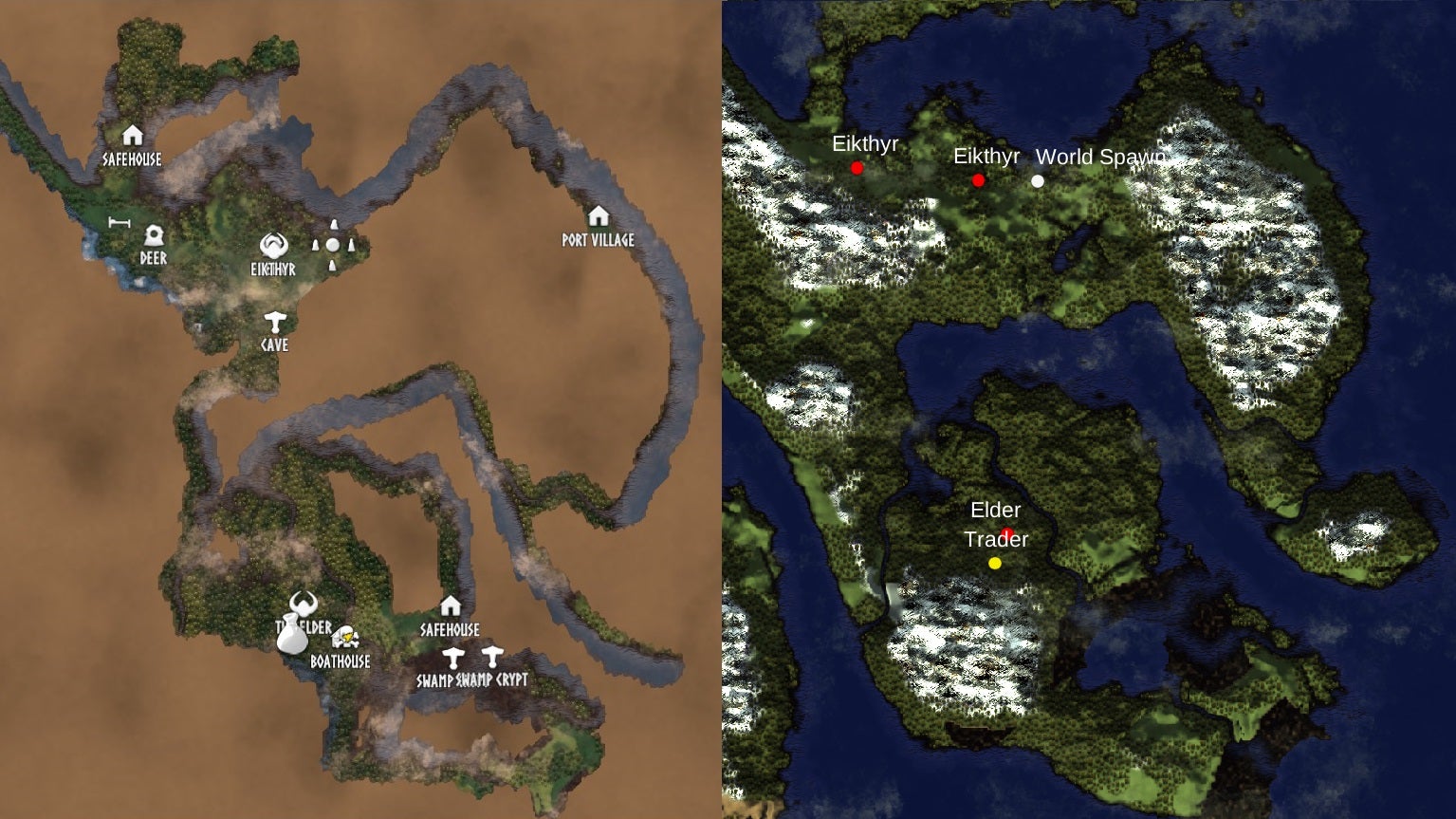The height and width of the screenshot is (819, 1456).
Task: Toggle the red Elder dot marker
Action: (x=1007, y=530)
